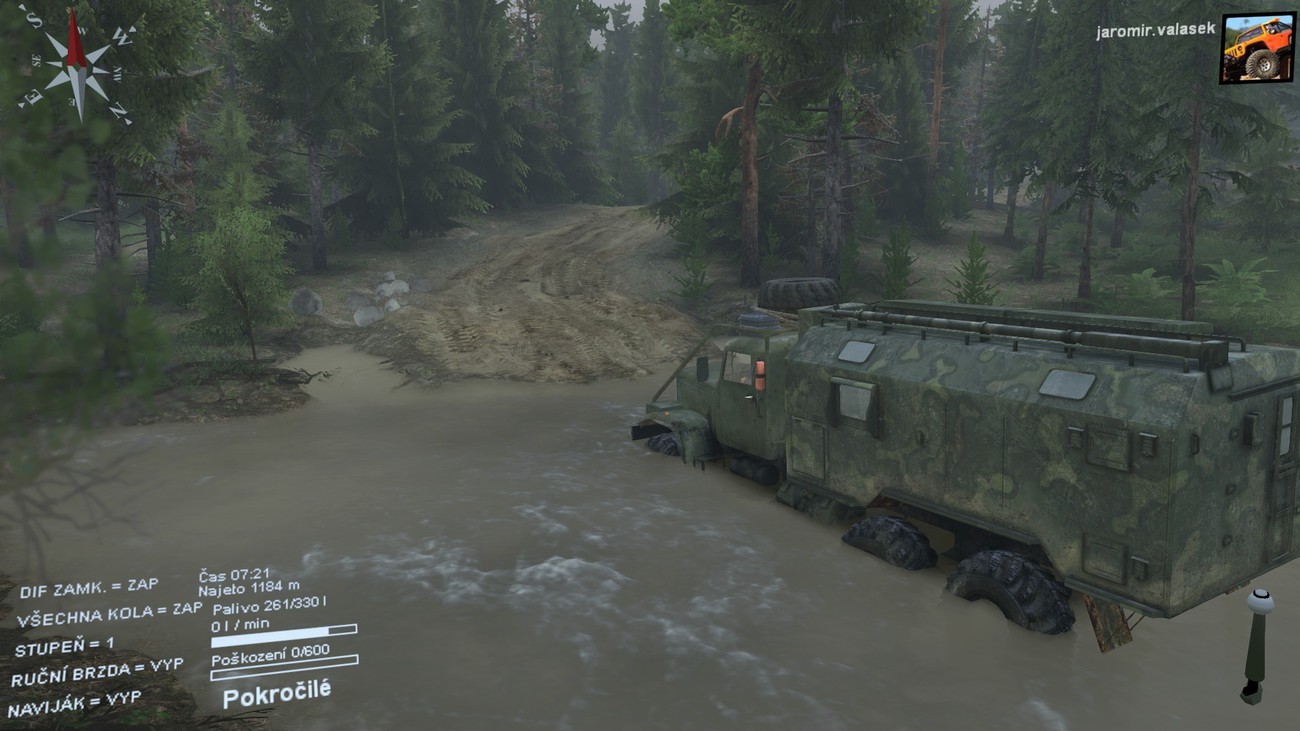The width and height of the screenshot is (1300, 731).
Task: Select the jaromir.valasek player avatar
Action: (1256, 47)
